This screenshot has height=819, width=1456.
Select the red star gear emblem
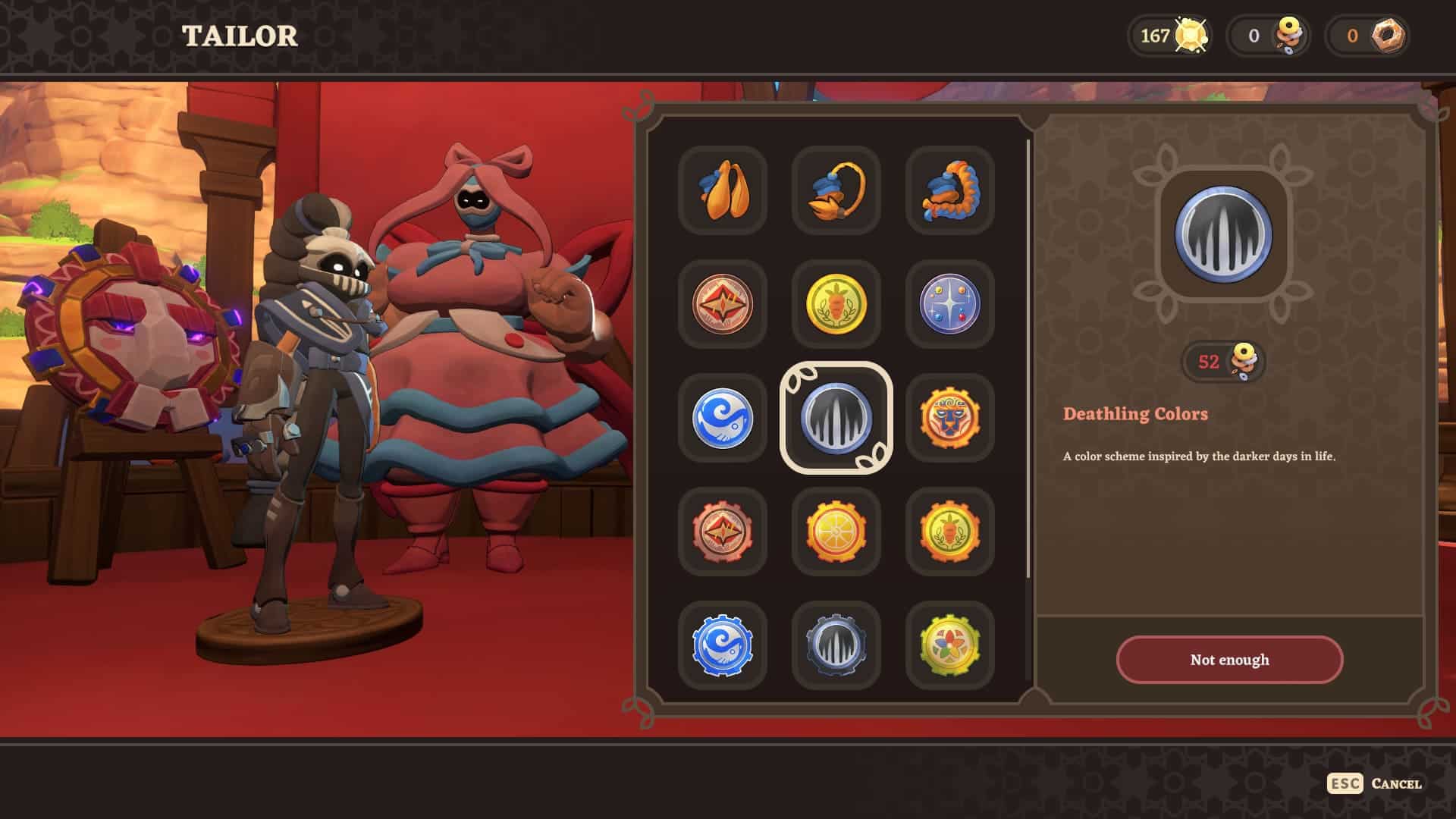[722, 532]
